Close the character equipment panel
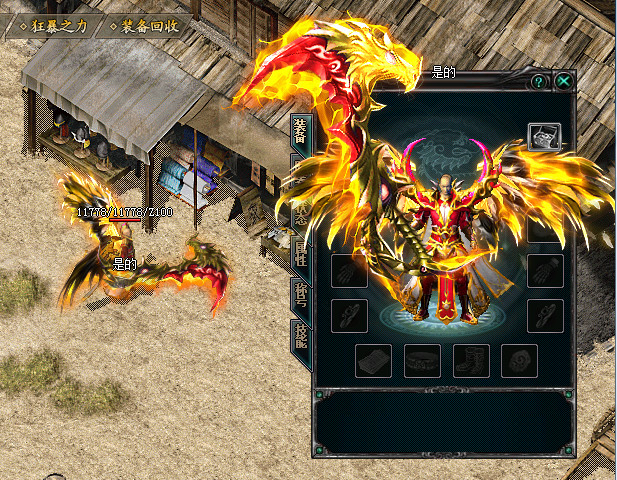The image size is (617, 480). tap(565, 81)
